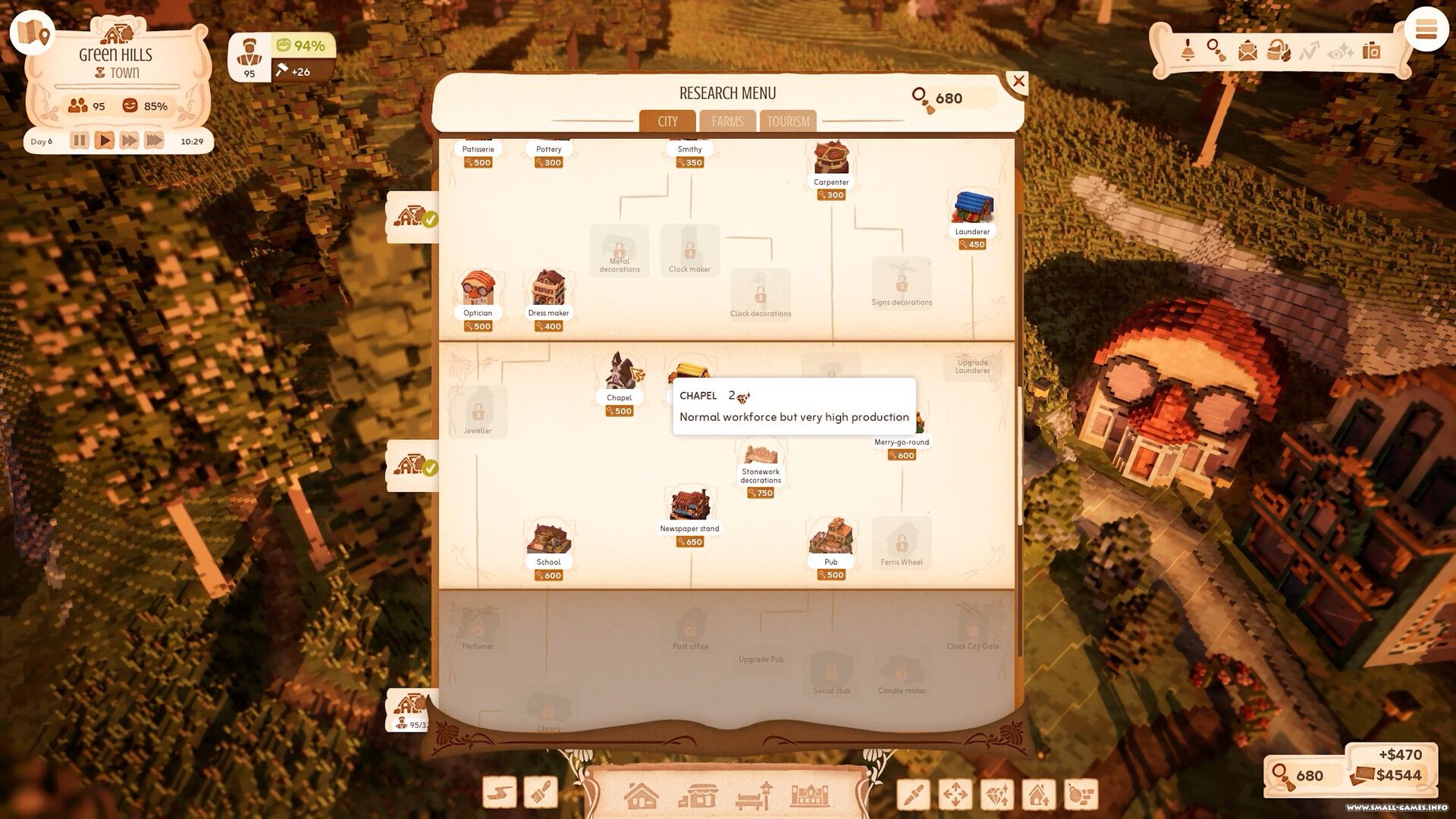Select the paintbrush tool
The width and height of the screenshot is (1456, 819).
541,793
